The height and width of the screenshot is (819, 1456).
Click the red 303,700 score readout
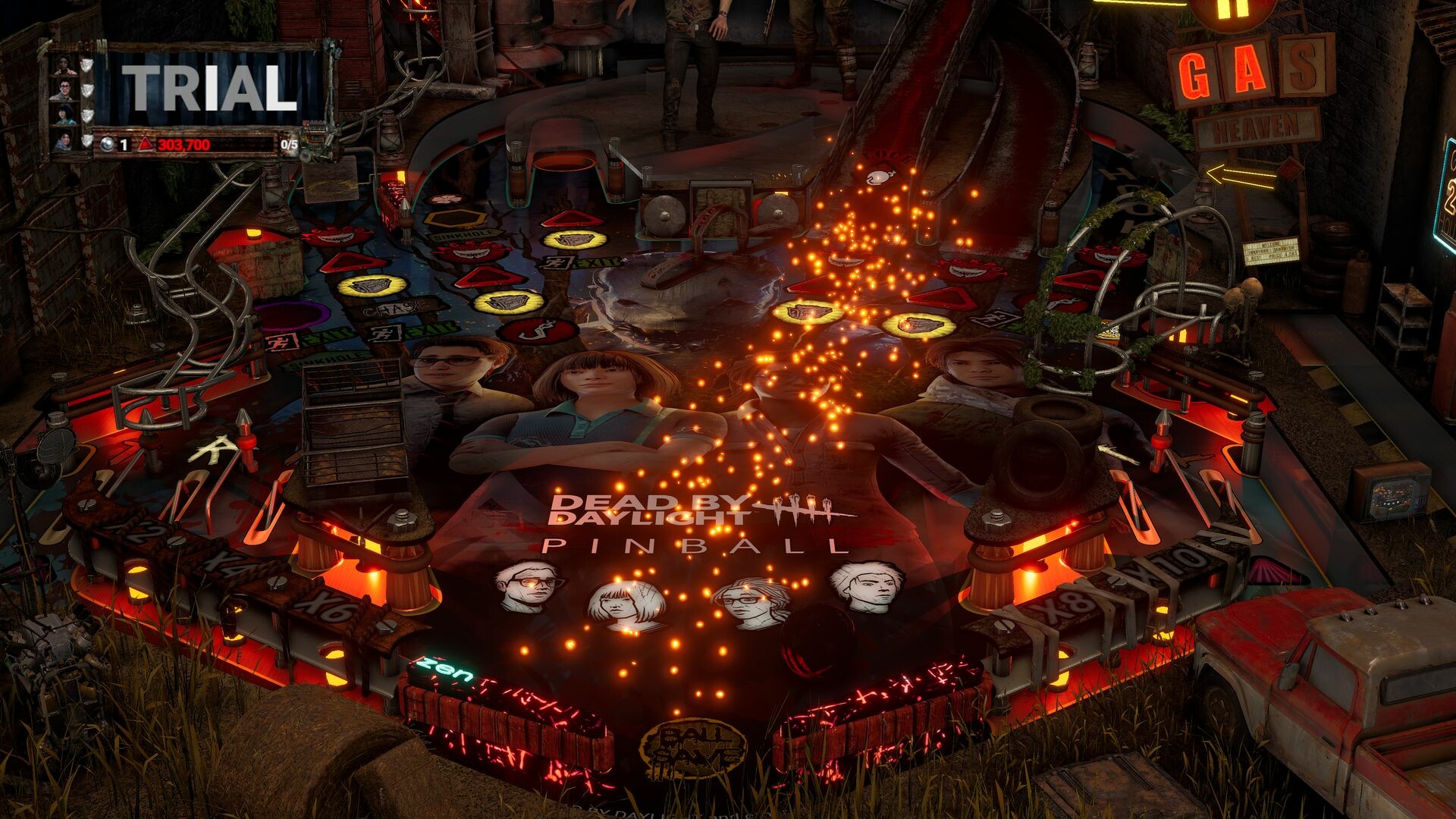tap(184, 144)
